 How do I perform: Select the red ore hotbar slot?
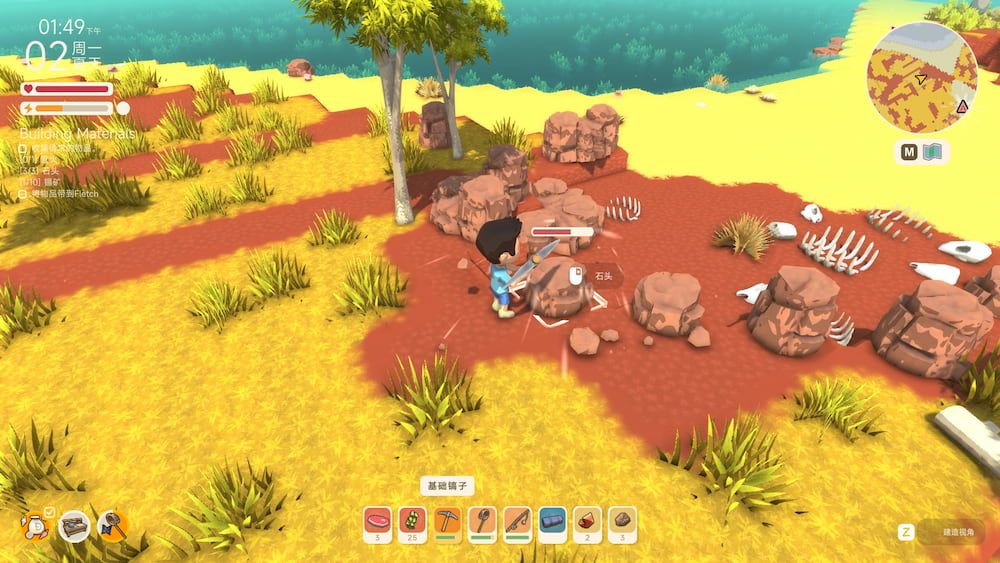point(587,521)
